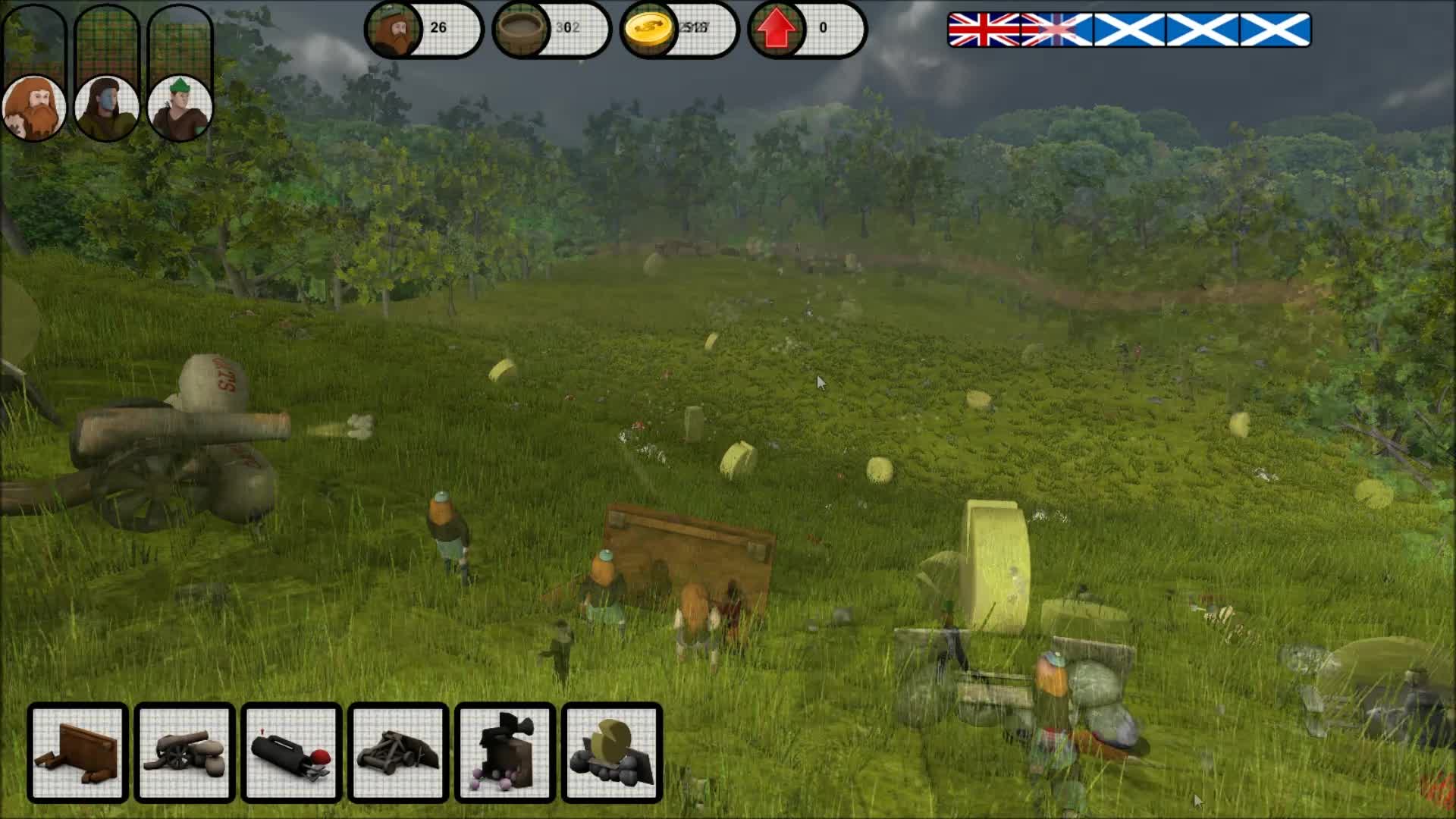Click the red upgrade arrow button
The width and height of the screenshot is (1456, 819).
click(x=775, y=29)
